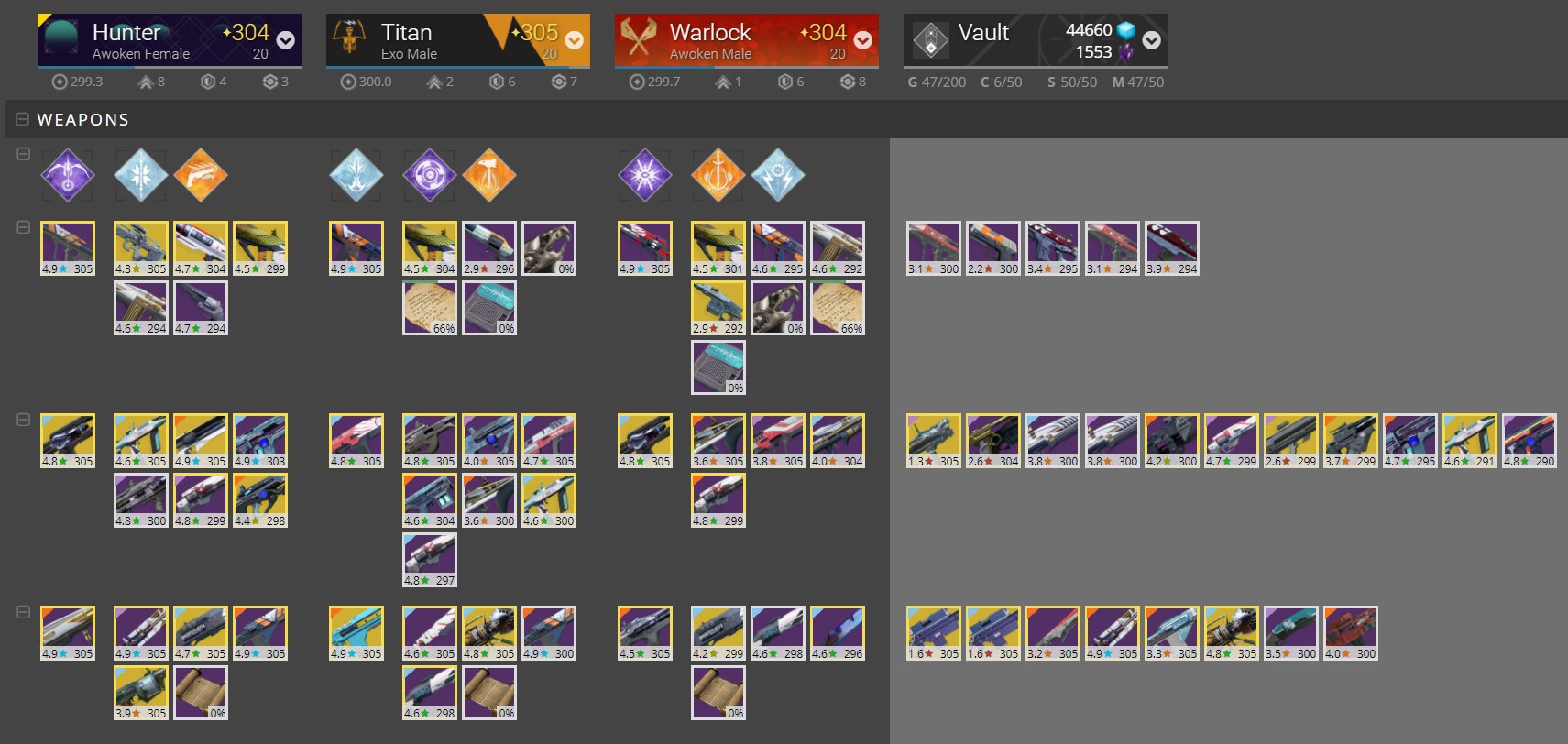Select the Vault weapon with 290 light
Image resolution: width=1568 pixels, height=744 pixels.
tap(1530, 440)
